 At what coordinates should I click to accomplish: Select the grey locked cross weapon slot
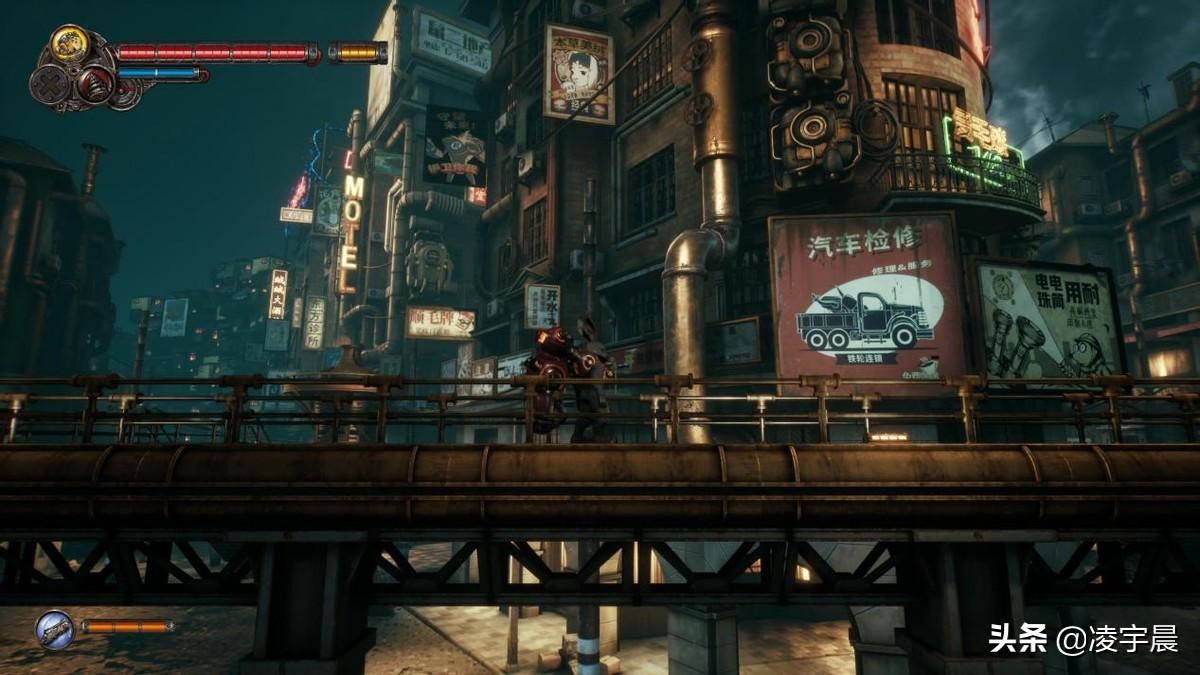click(49, 84)
